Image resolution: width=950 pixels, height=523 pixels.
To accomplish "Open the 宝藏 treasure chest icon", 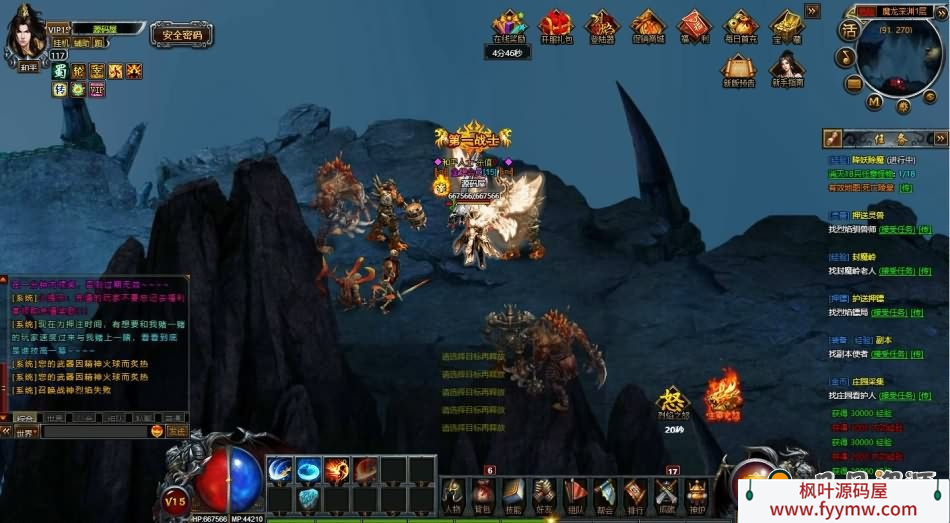I will [787, 24].
